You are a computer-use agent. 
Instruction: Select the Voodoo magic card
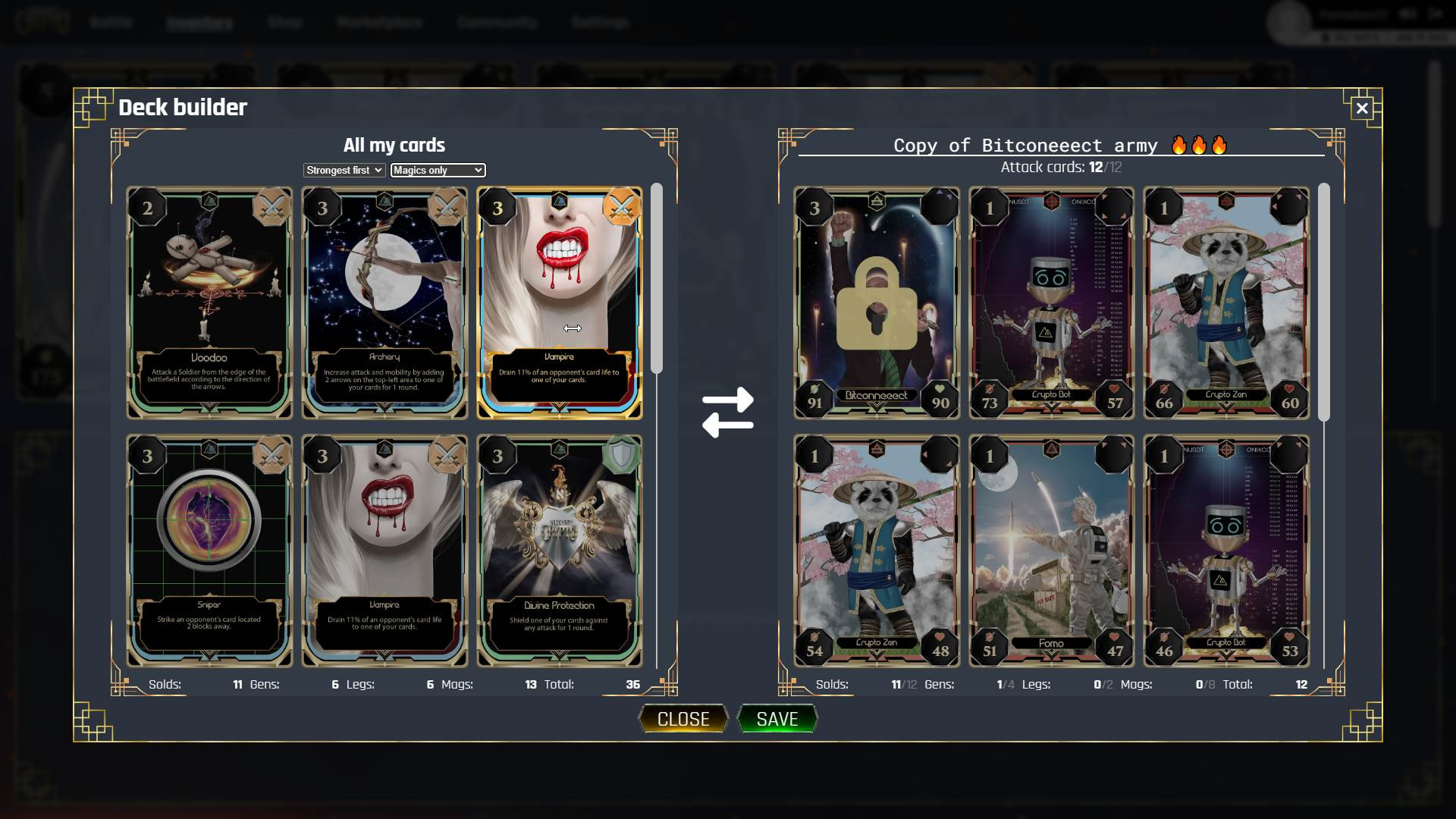[209, 303]
